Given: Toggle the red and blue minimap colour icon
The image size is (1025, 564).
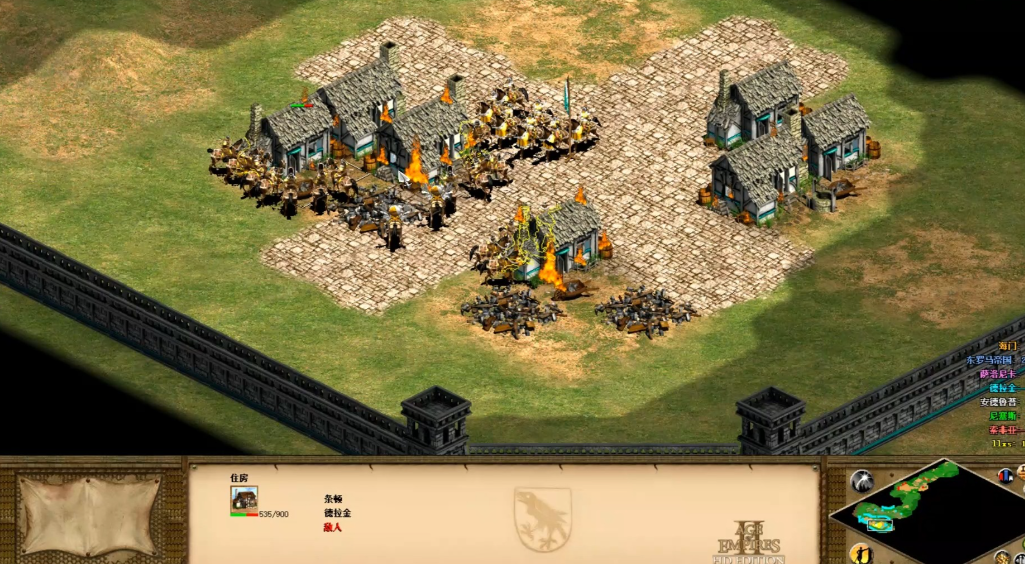Looking at the screenshot, I should pos(1004,476).
